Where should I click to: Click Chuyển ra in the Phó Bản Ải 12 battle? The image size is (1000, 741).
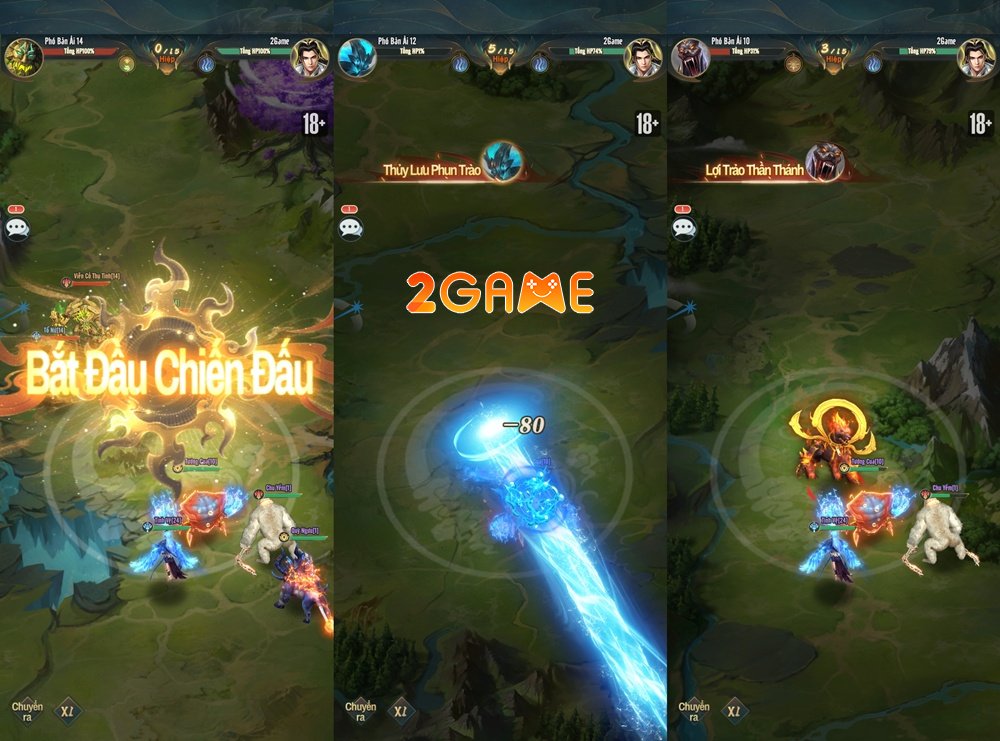(360, 711)
